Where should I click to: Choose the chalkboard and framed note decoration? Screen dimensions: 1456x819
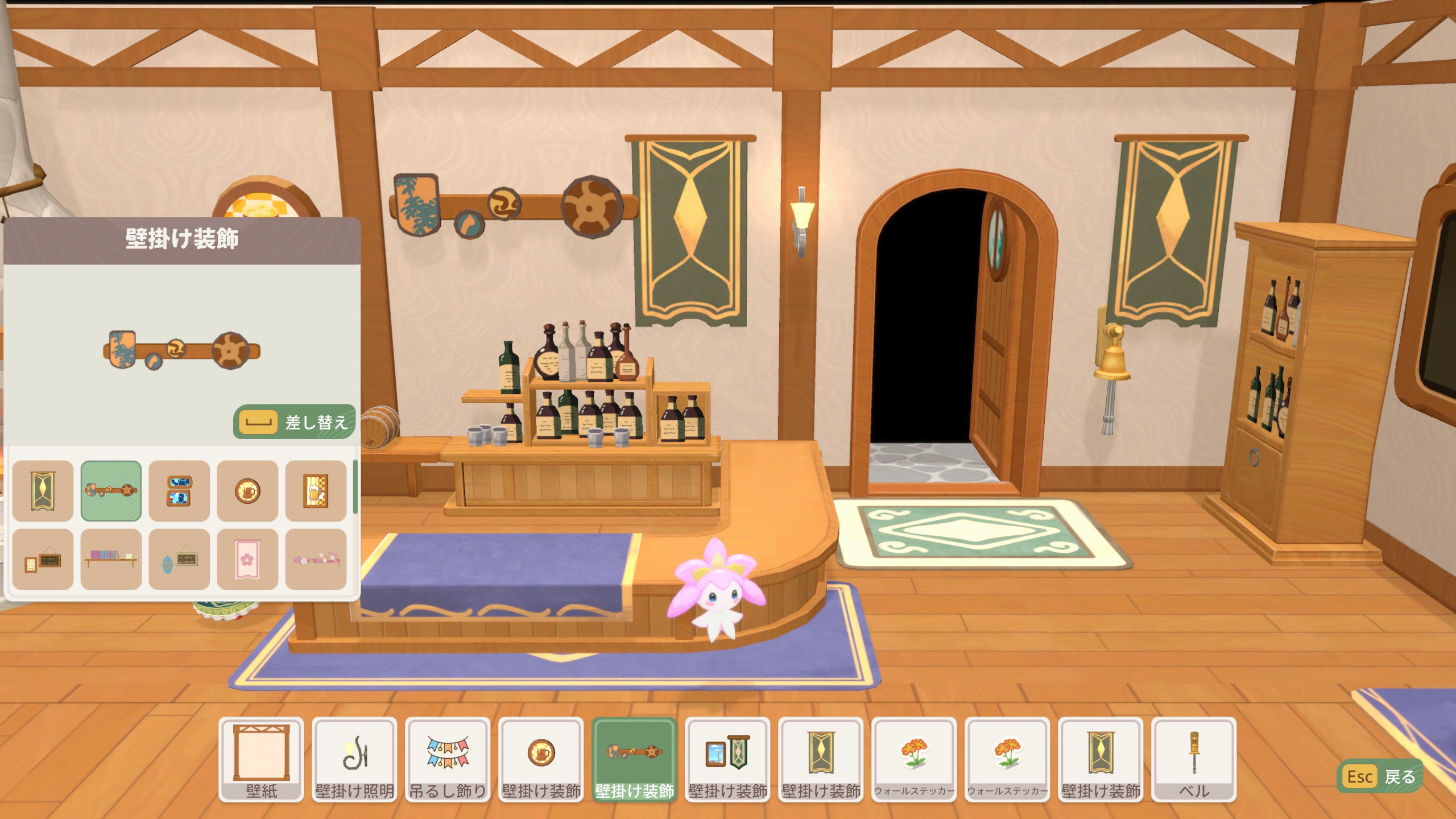pos(43,559)
